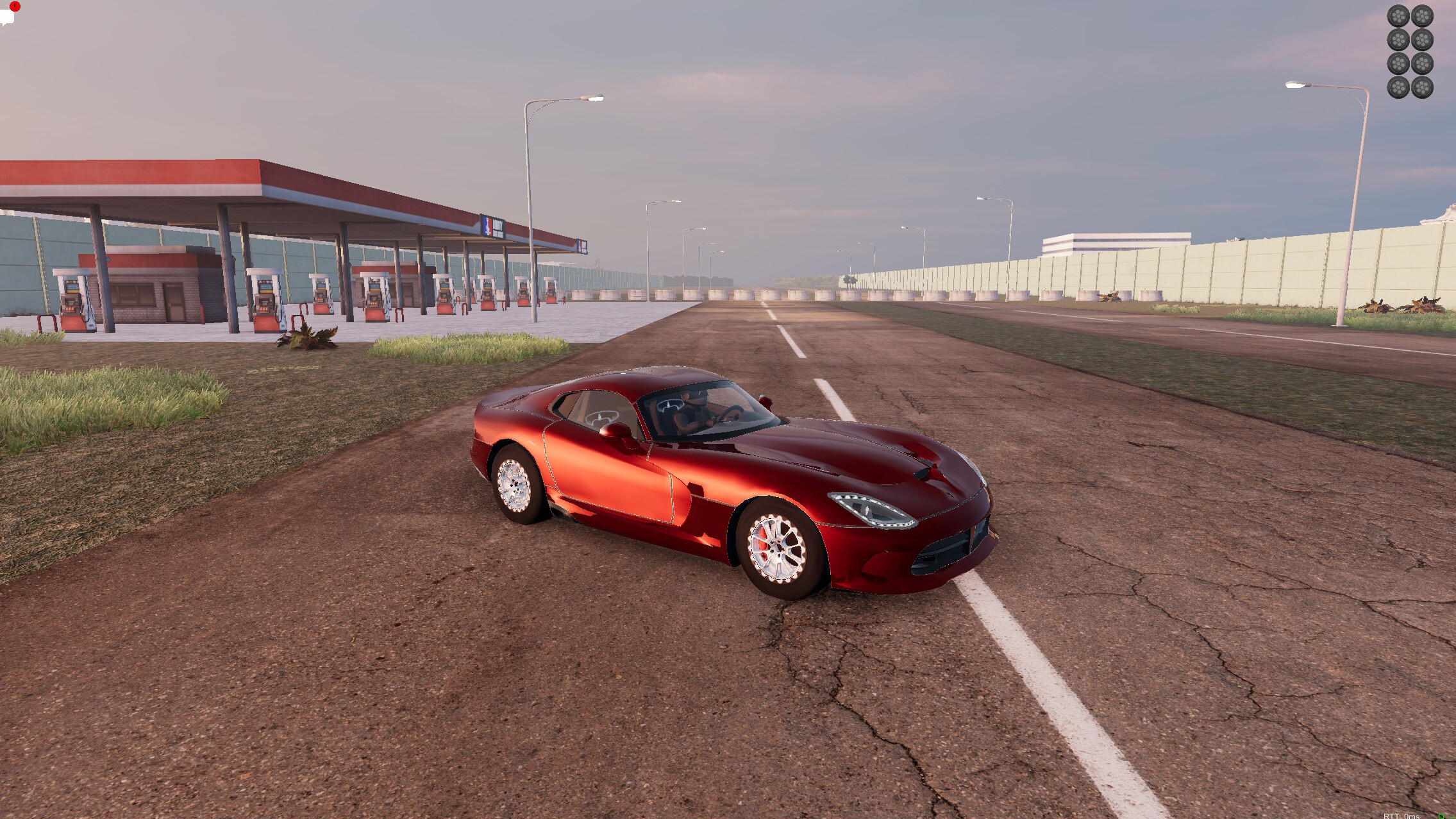
Task: Select the top-right wheel status icon
Action: [1423, 15]
